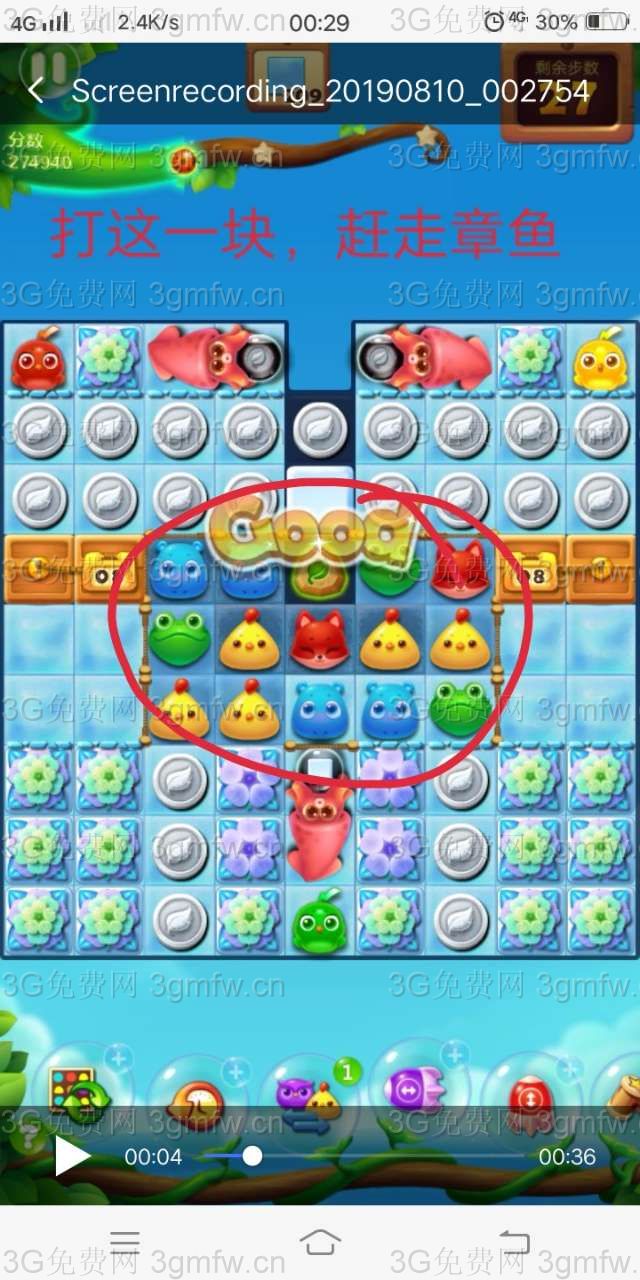Open the Android home navigation button
Viewport: 640px width, 1280px height.
point(320,1242)
